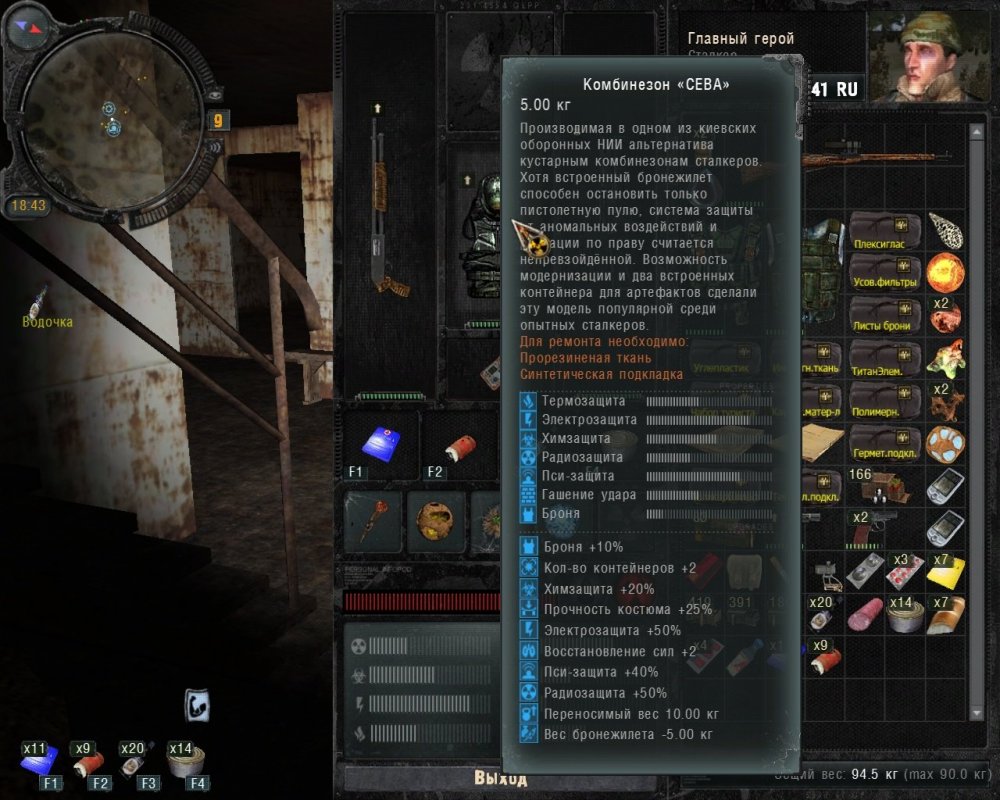Viewport: 1000px width, 800px height.
Task: Select the sausage food item
Action: coord(864,613)
